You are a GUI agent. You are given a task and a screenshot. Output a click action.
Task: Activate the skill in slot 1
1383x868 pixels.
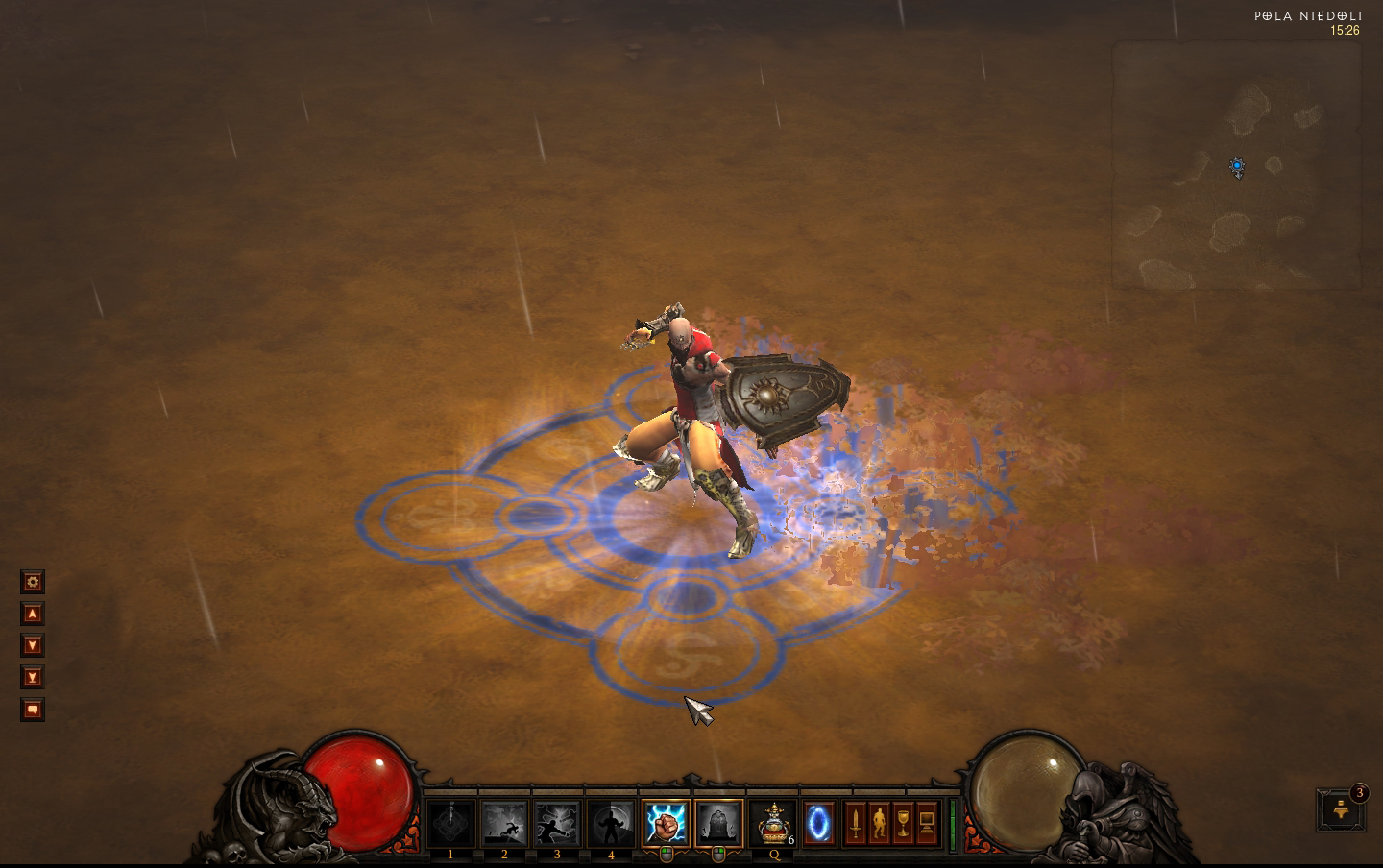pos(451,824)
